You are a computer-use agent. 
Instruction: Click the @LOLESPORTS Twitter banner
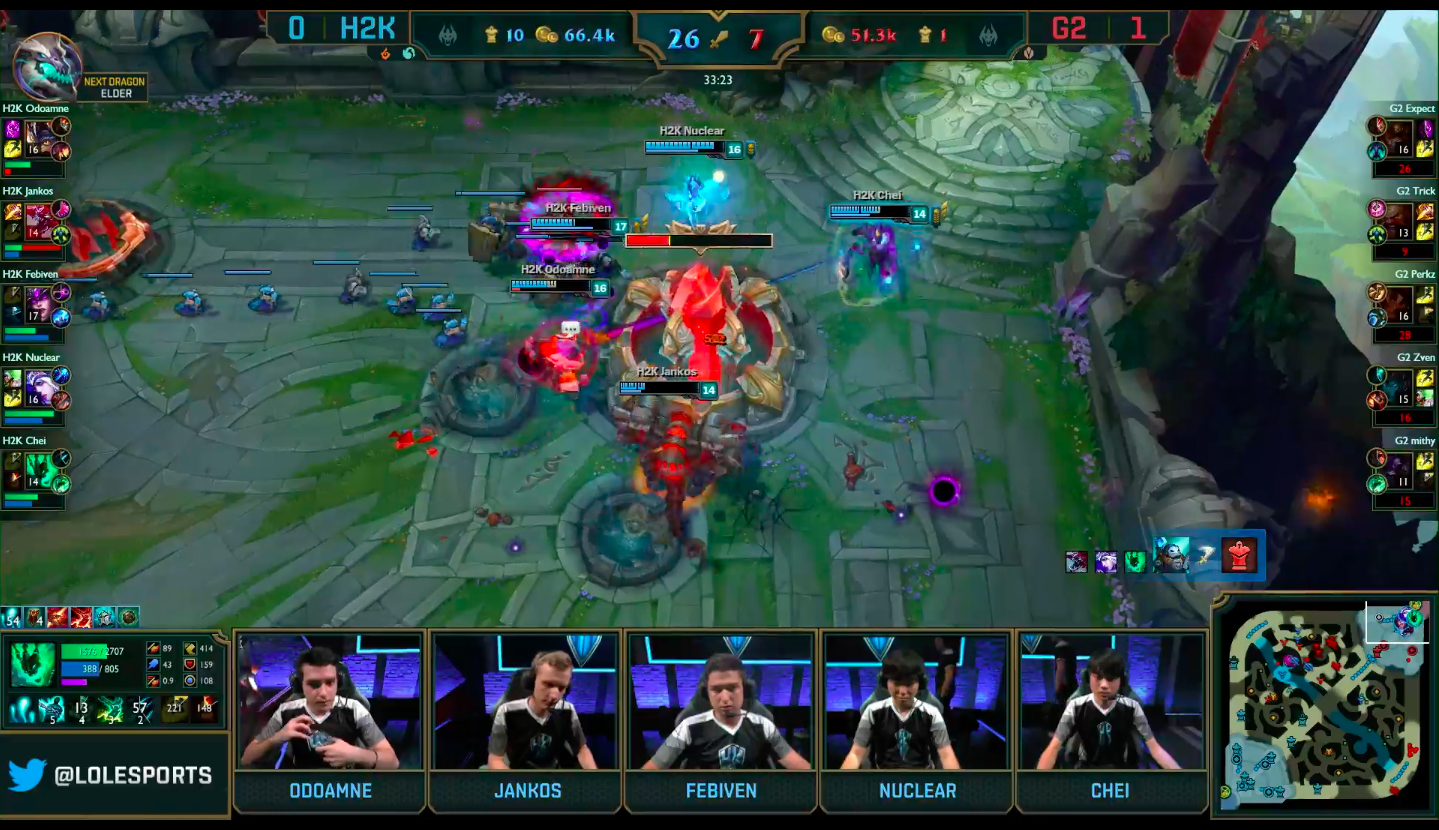[112, 775]
